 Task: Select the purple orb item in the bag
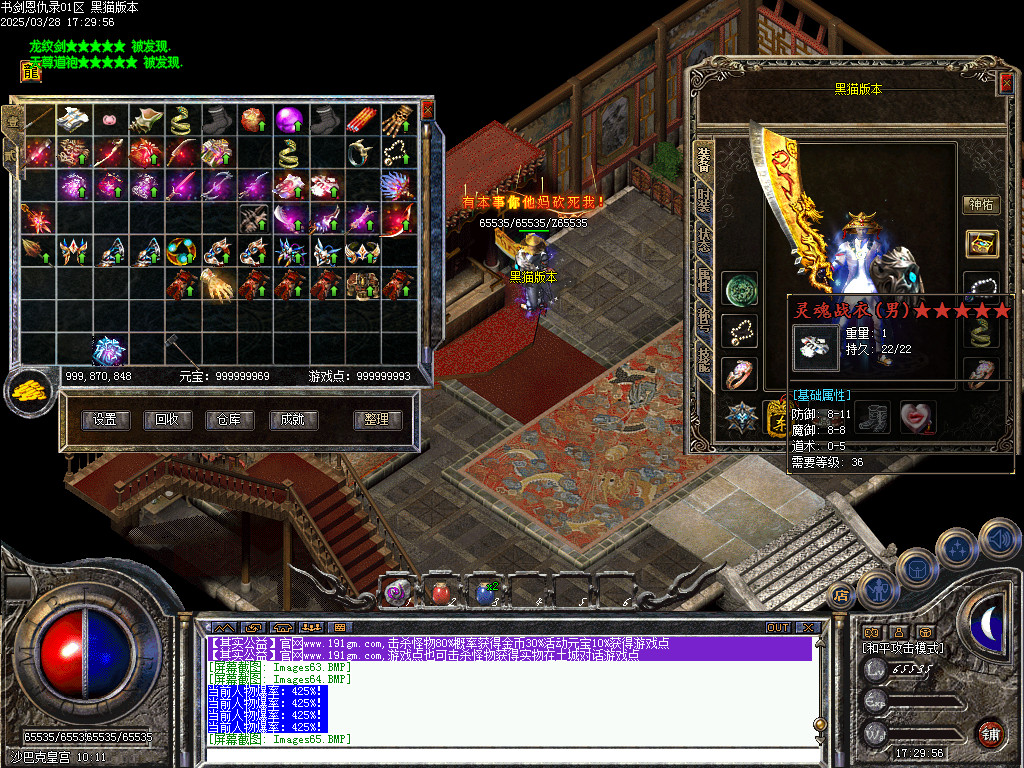pyautogui.click(x=288, y=120)
